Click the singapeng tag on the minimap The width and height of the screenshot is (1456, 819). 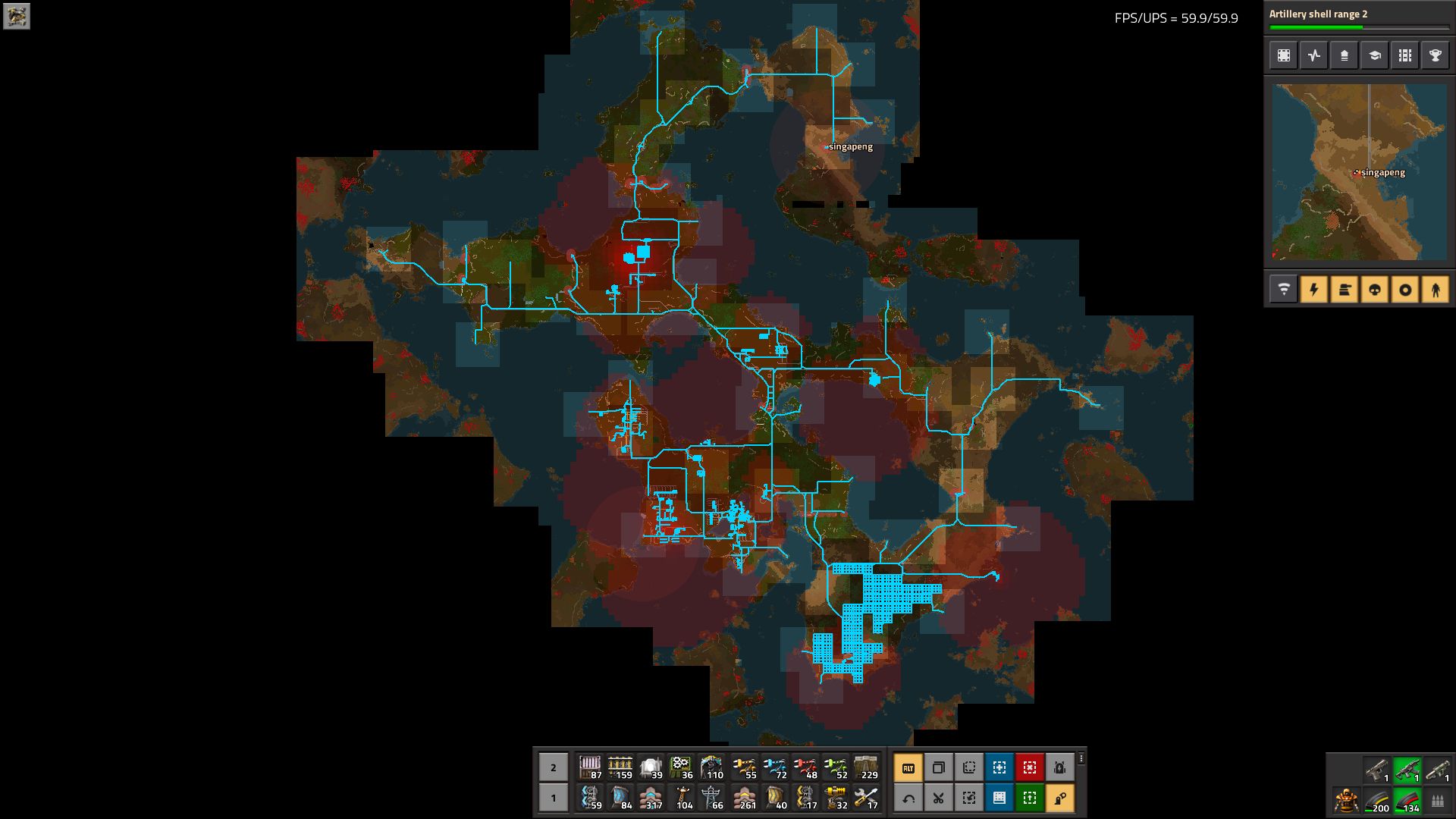point(1379,173)
